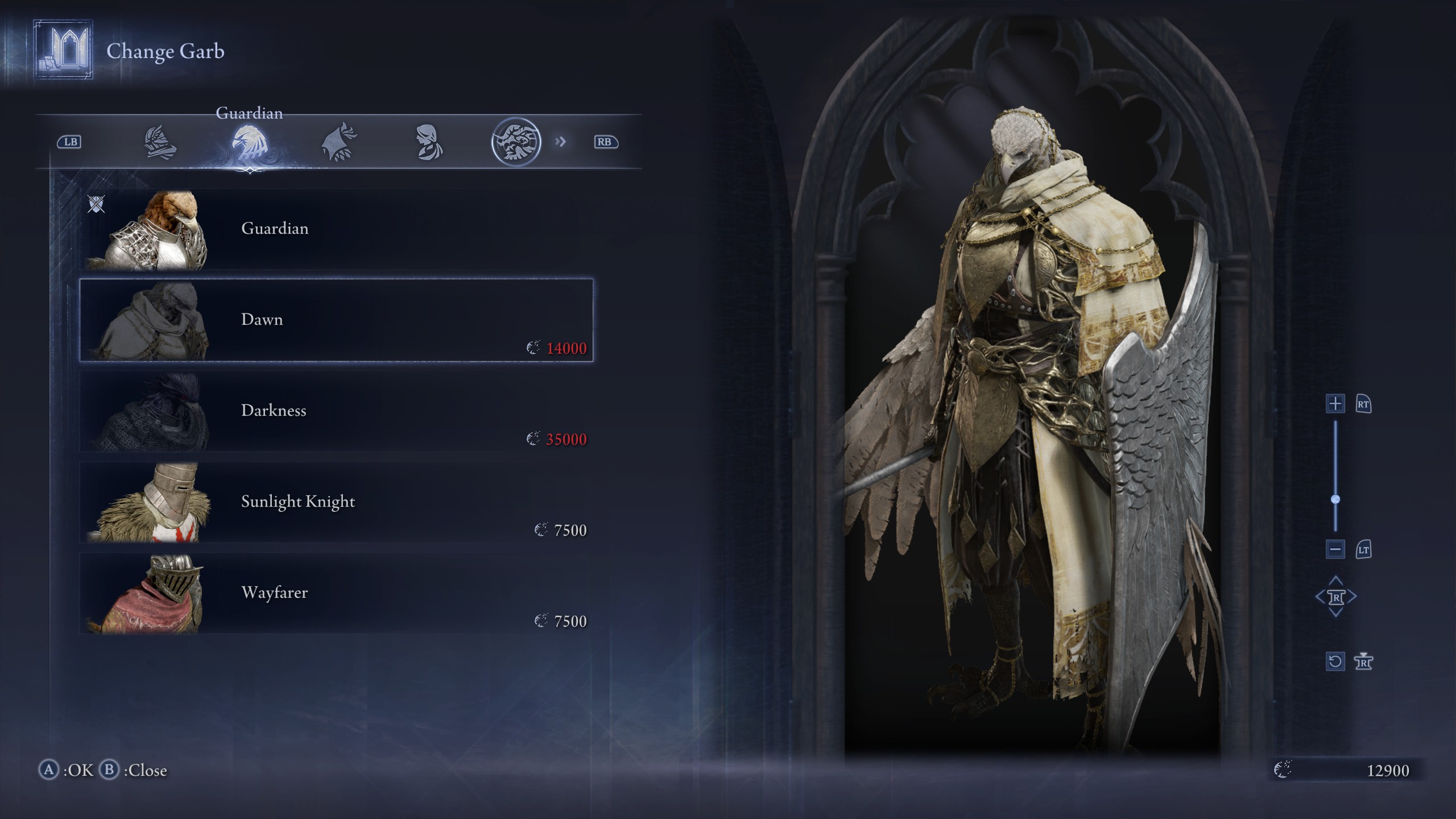The image size is (1456, 819).
Task: Click the zoom-out minus icon
Action: coord(1336,549)
